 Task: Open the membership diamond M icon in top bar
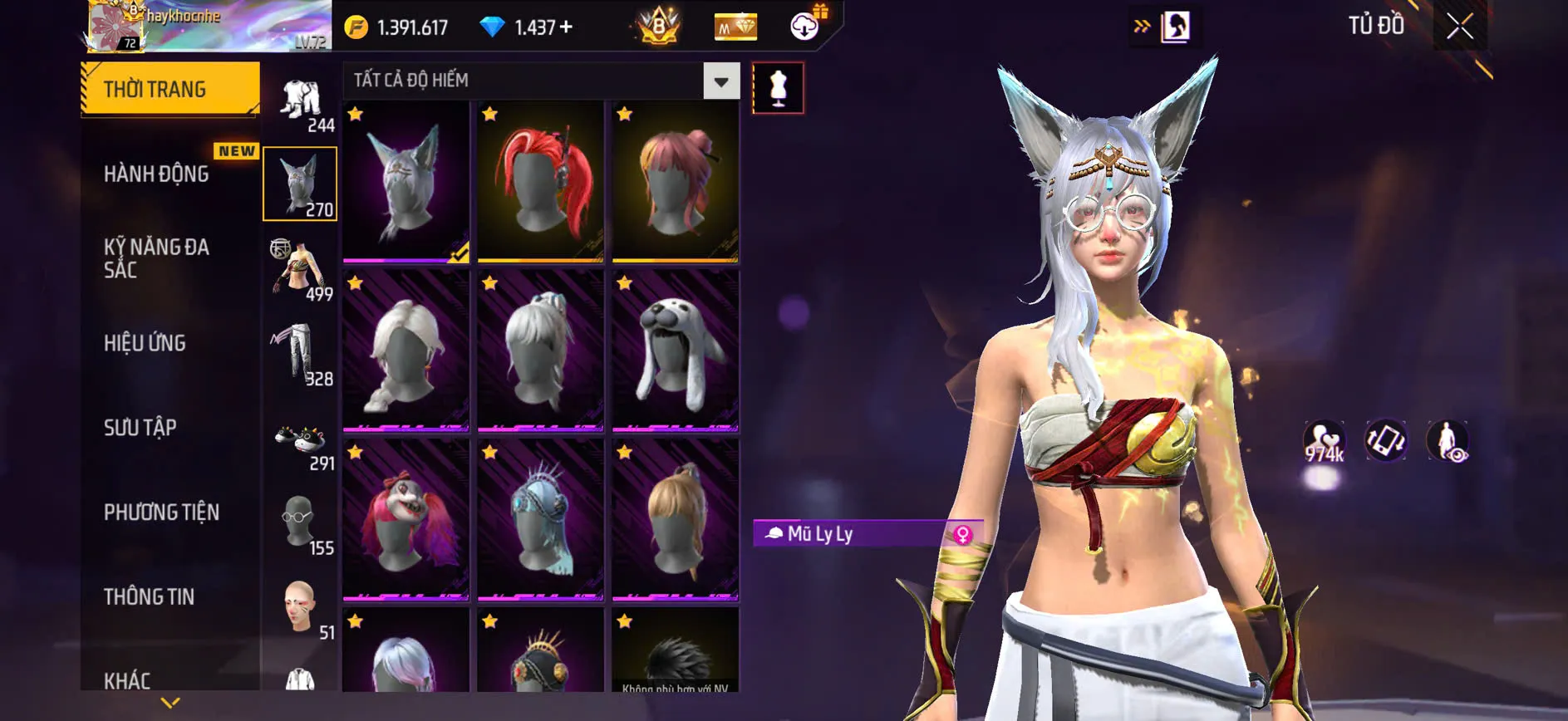735,26
